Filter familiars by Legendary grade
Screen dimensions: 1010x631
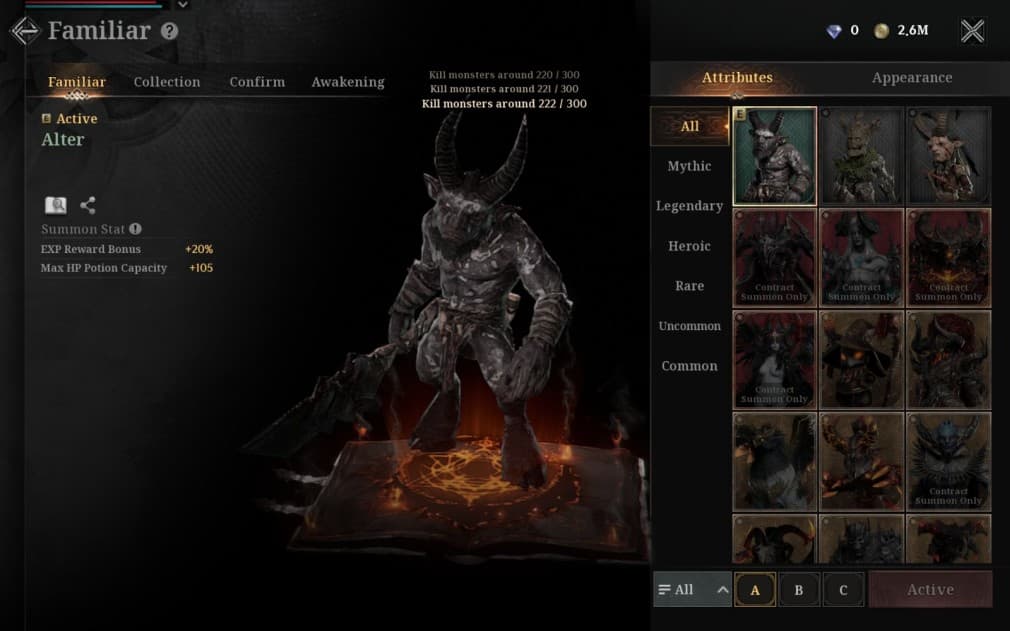pos(689,206)
